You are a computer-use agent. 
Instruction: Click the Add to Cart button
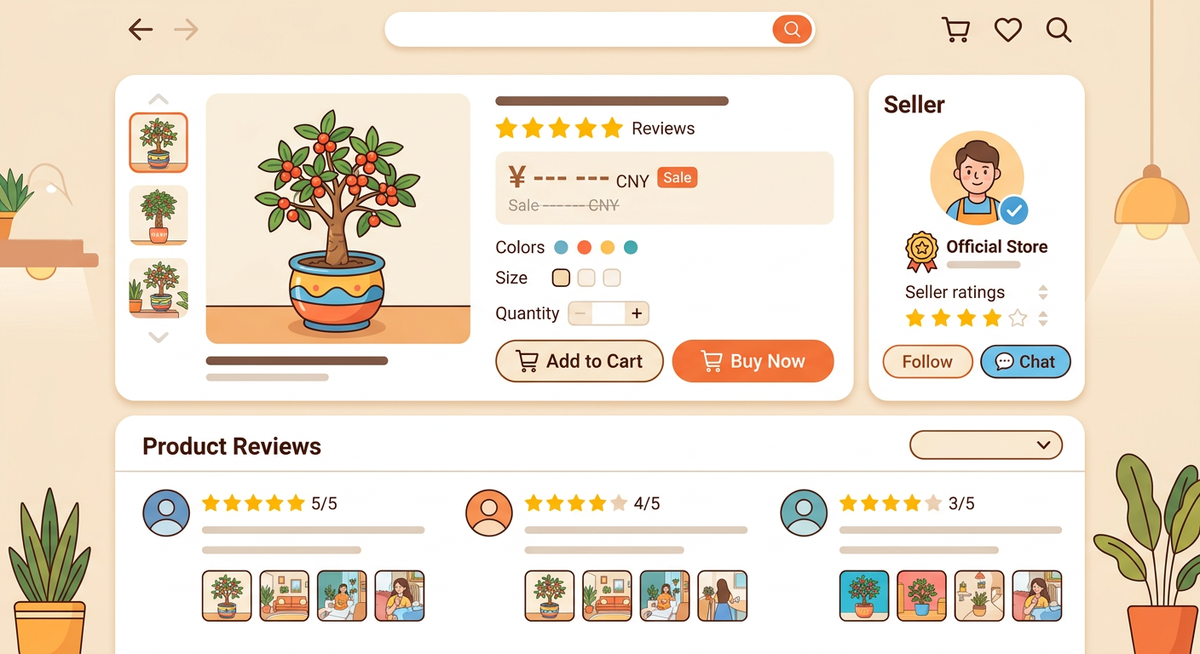(579, 361)
